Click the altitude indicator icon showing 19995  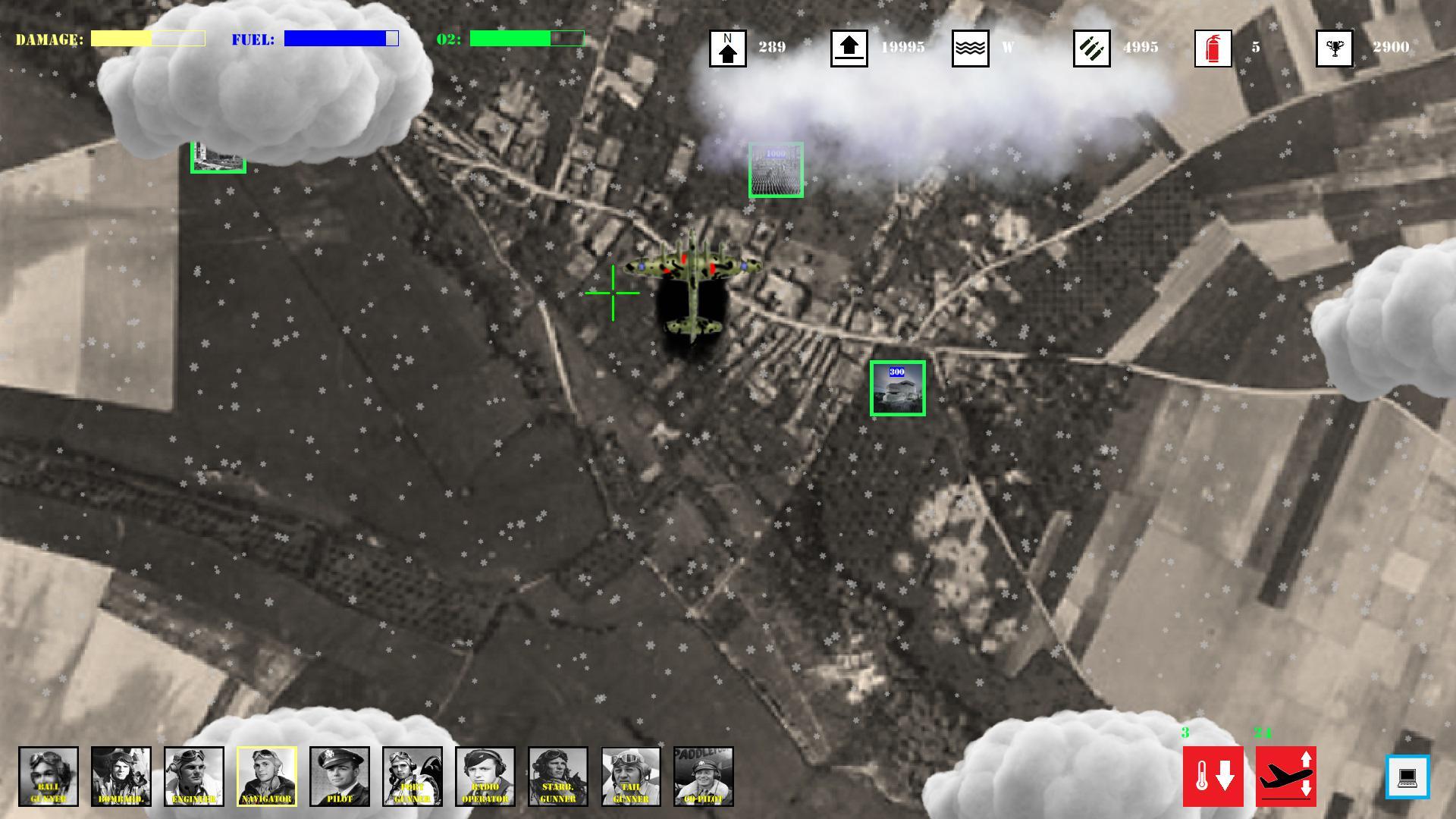(x=849, y=47)
